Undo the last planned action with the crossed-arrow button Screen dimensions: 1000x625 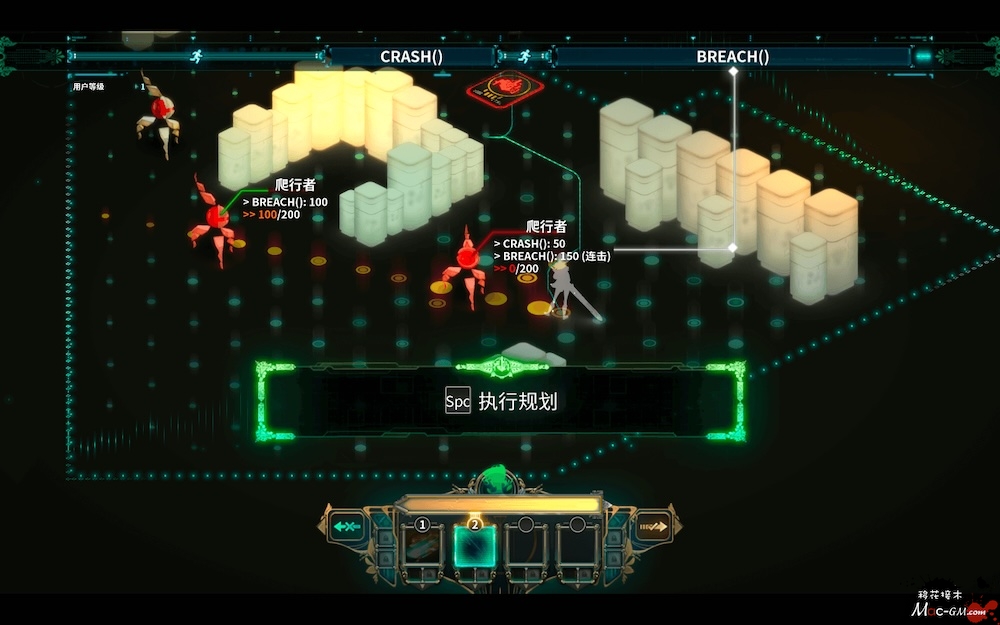click(348, 526)
